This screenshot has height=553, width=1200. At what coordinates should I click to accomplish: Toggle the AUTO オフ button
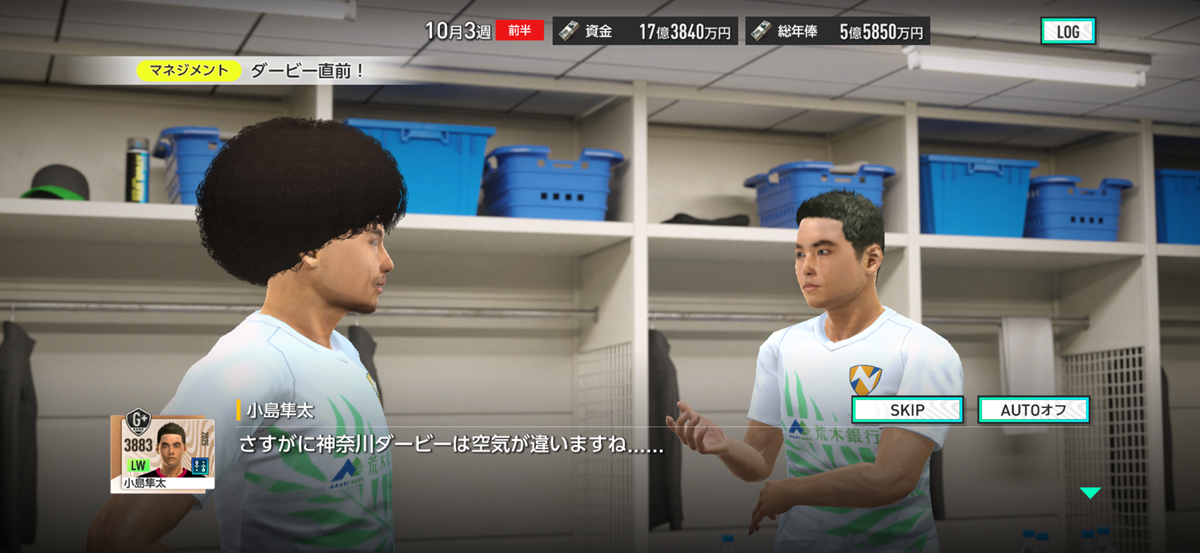point(1033,410)
